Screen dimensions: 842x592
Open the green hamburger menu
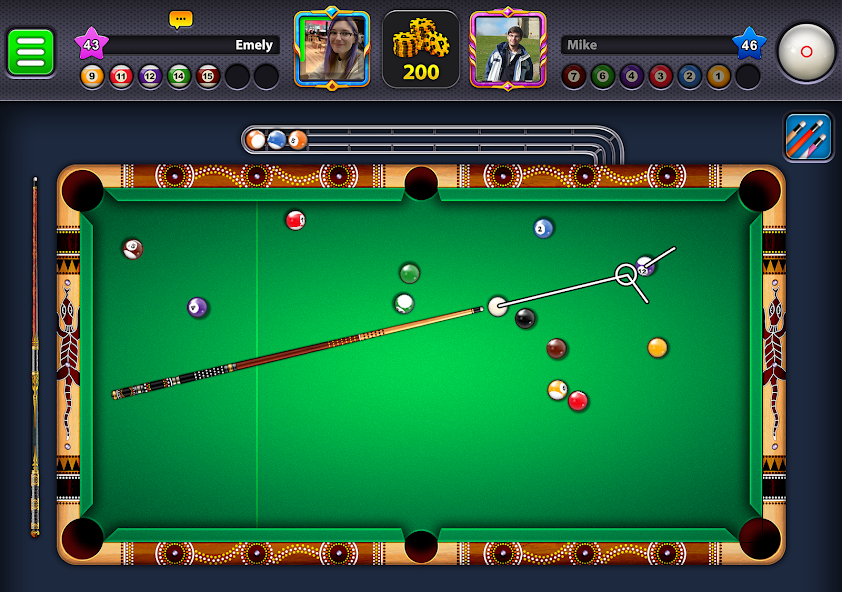31,52
